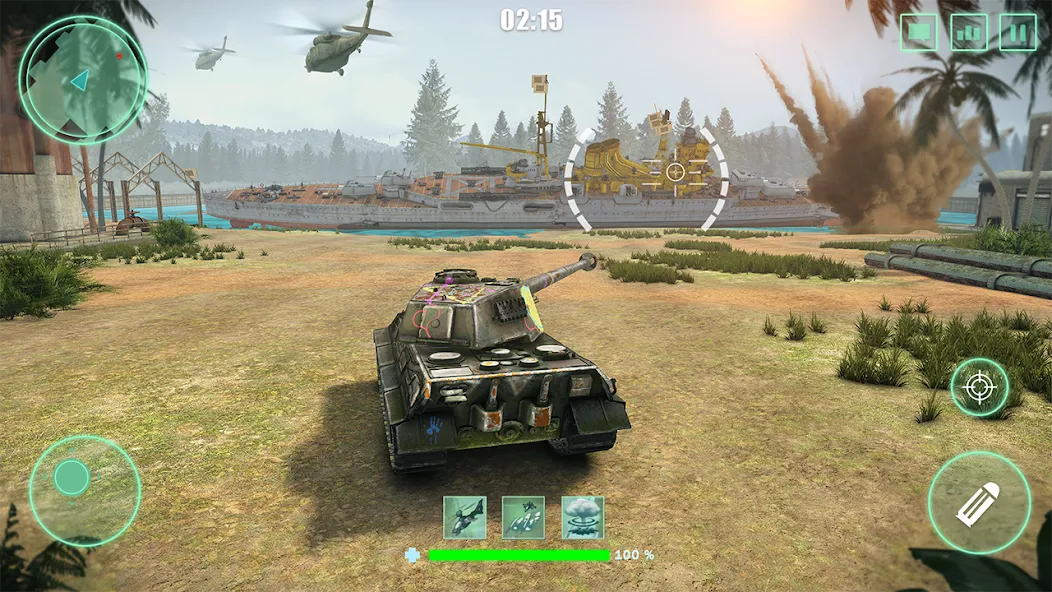Click the circular radar minimap
This screenshot has height=592, width=1052.
tap(83, 80)
